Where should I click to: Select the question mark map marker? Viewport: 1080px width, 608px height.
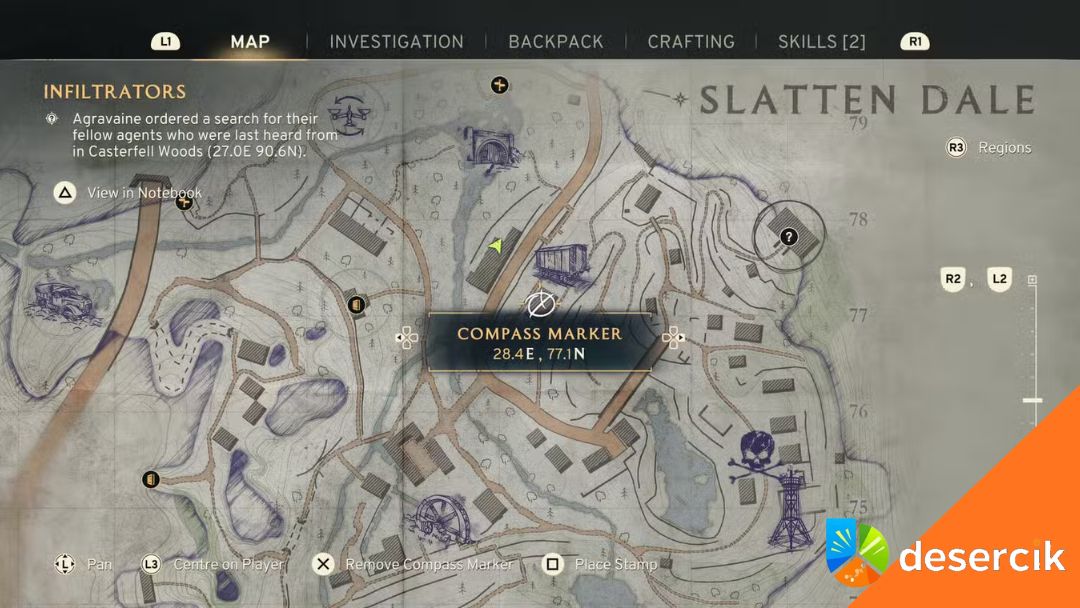[789, 237]
